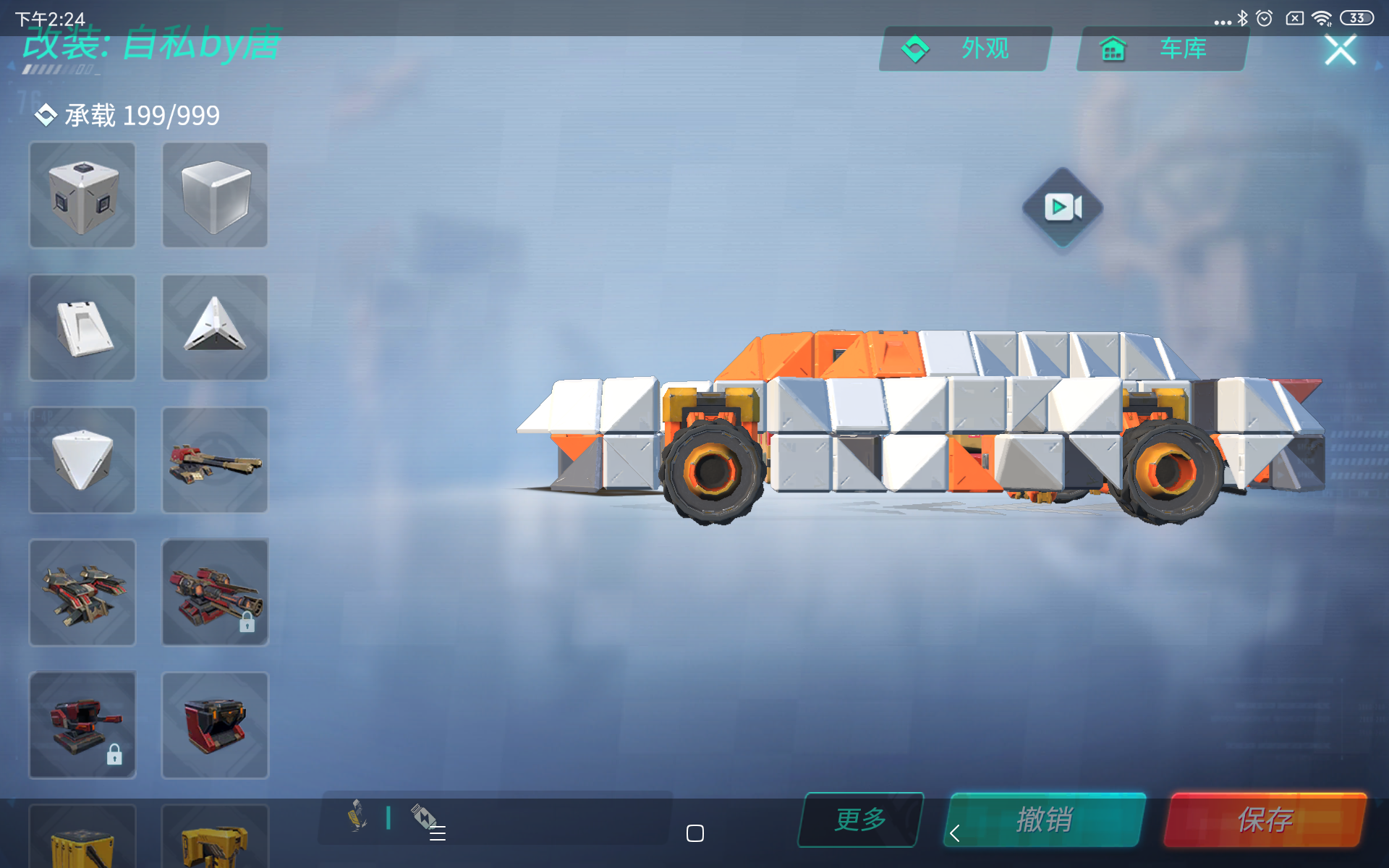Tap 更多 to show more options
Viewport: 1389px width, 868px height.
(x=859, y=820)
